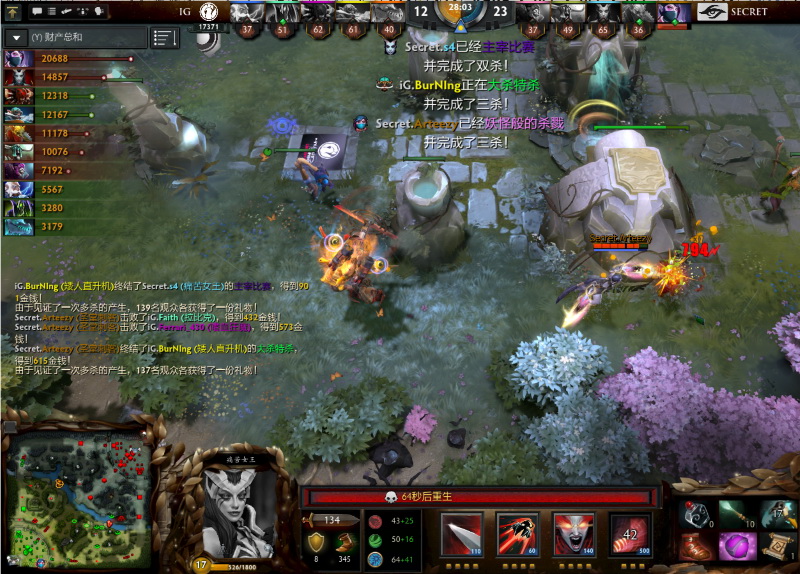
Task: Activate the Shadow Strike dagger ability
Action: [462, 534]
